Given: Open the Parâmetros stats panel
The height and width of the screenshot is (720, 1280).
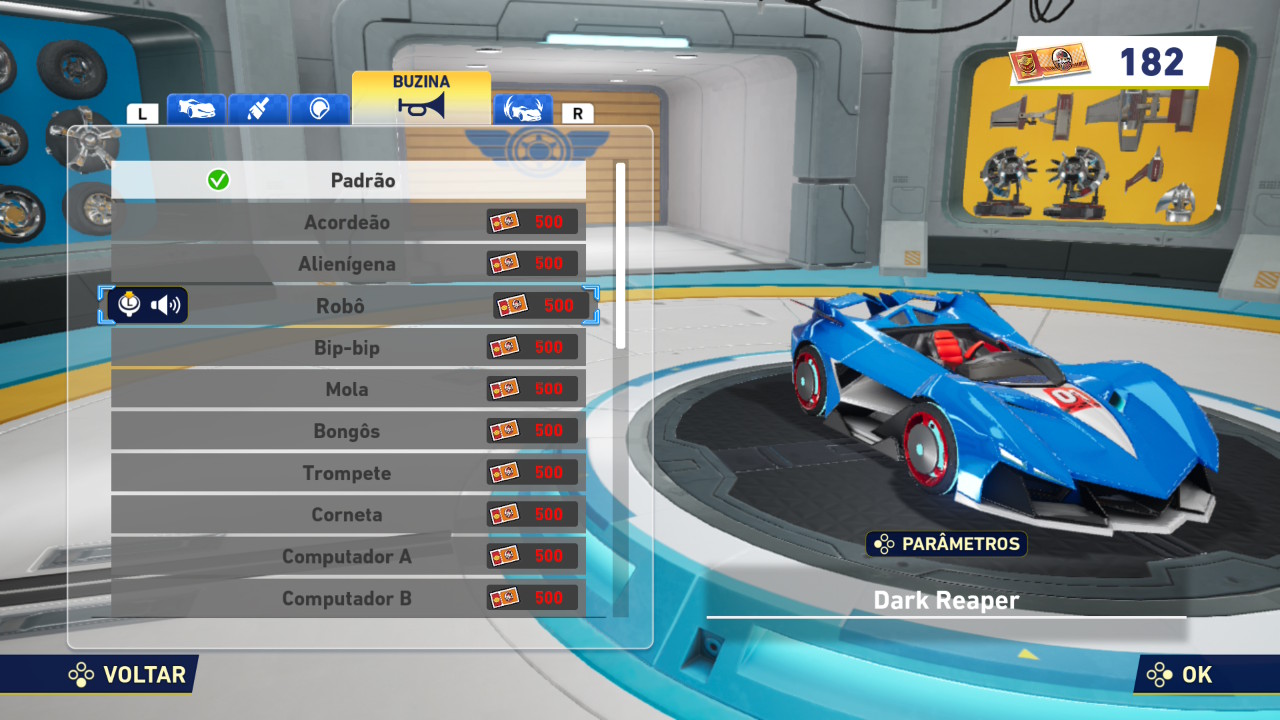Looking at the screenshot, I should click(x=946, y=544).
